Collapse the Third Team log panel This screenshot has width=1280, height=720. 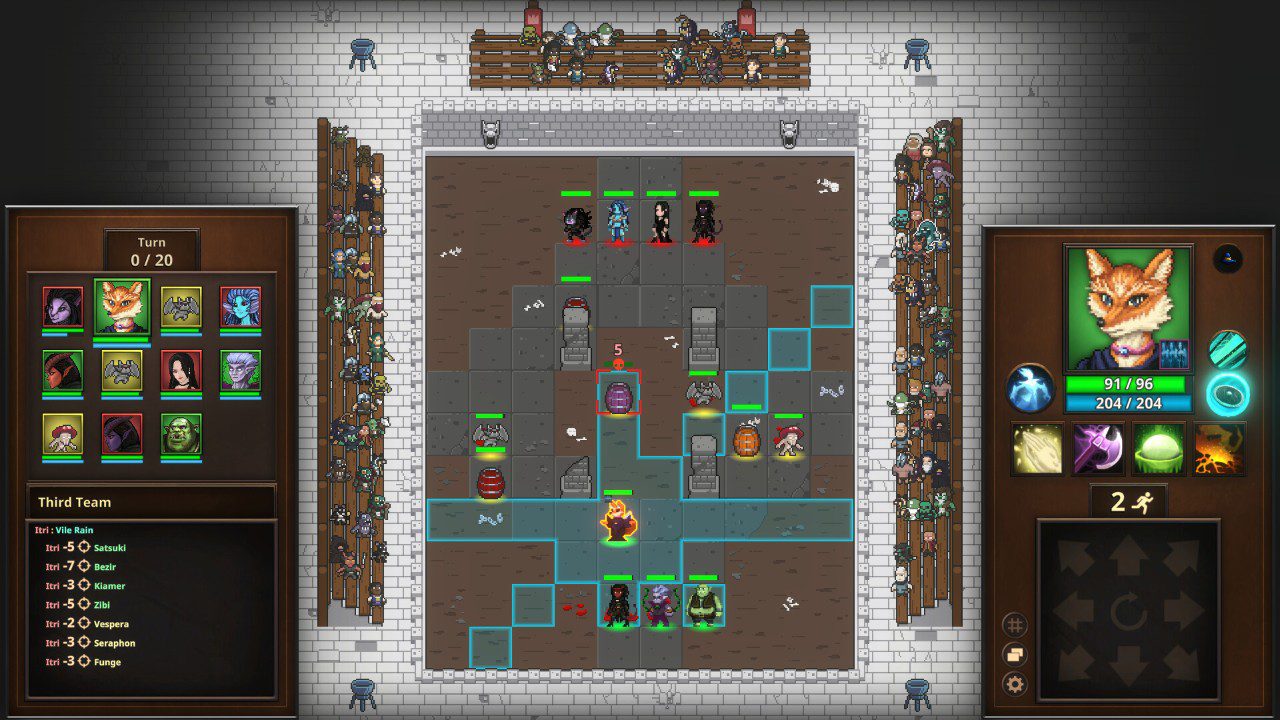[x=151, y=502]
